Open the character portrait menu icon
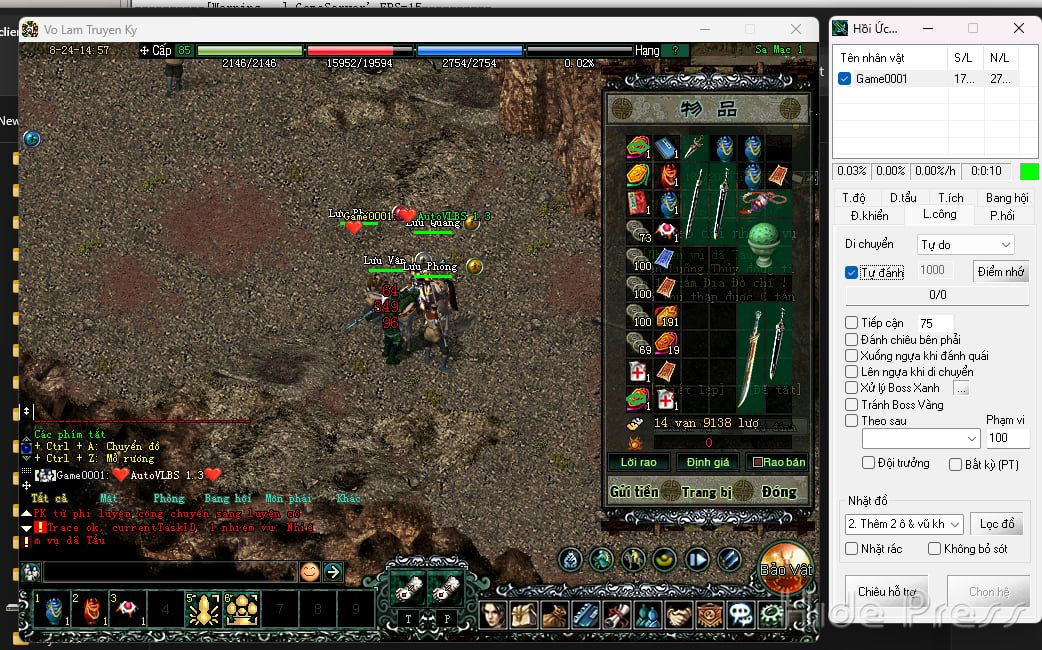Screen dimensions: 1042x650 (x=492, y=614)
